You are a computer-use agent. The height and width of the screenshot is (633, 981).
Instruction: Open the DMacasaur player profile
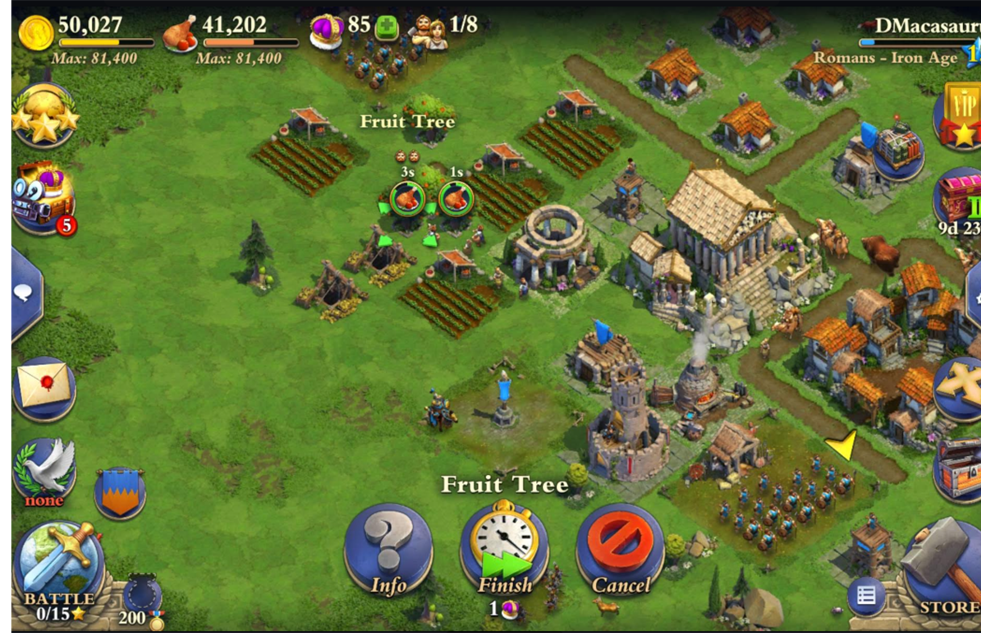coord(915,27)
